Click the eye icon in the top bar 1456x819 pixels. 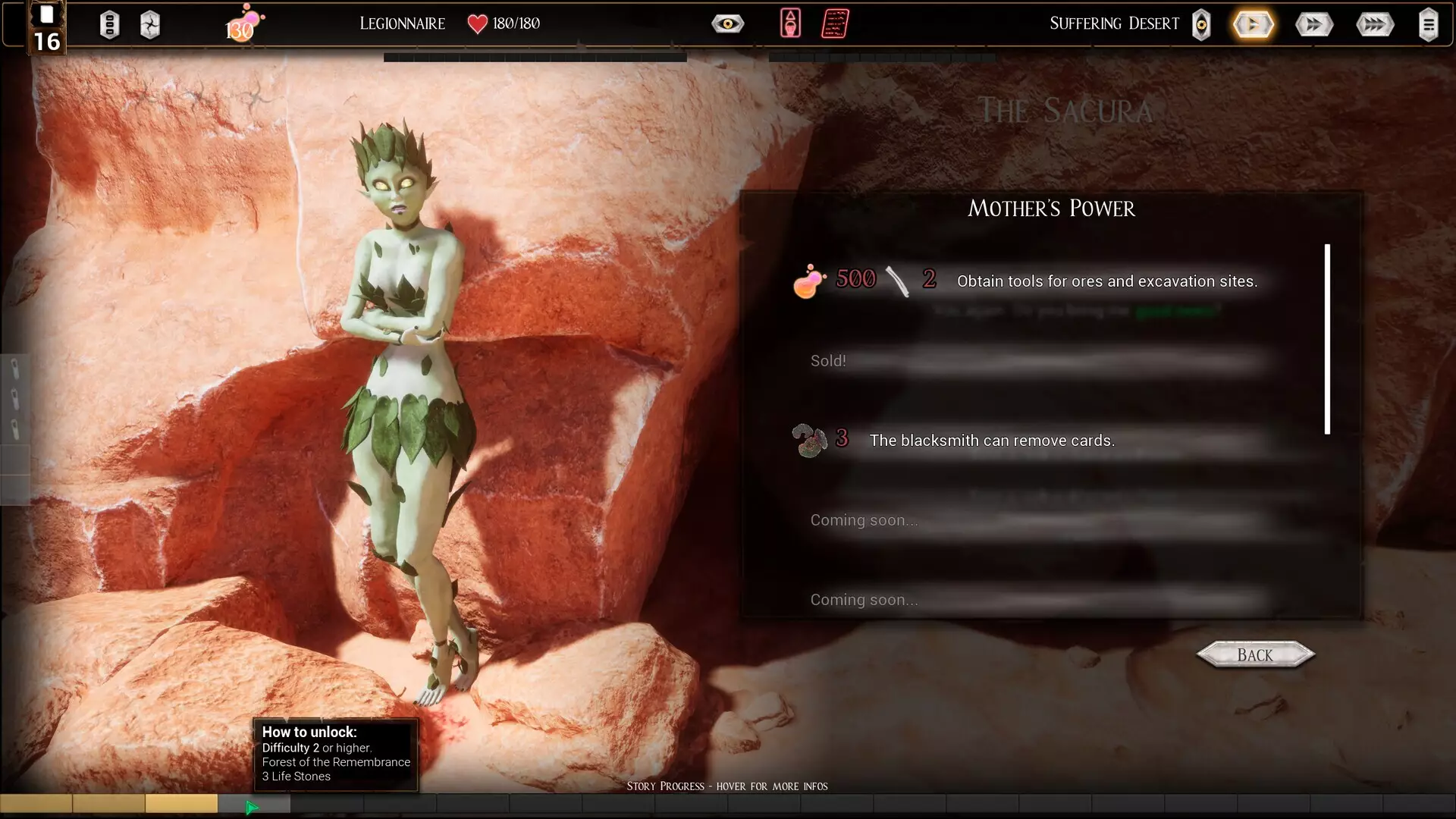(727, 24)
